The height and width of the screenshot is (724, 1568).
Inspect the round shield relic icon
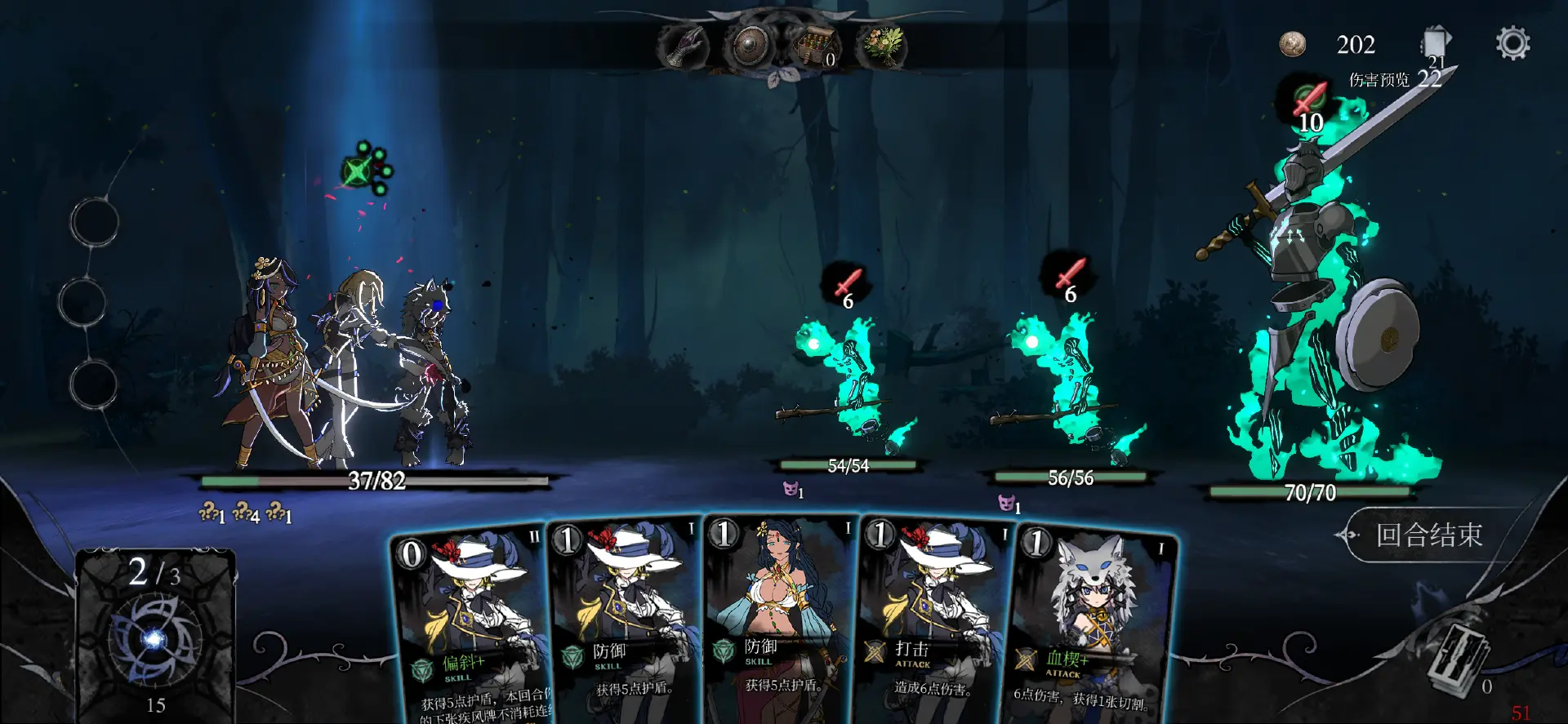[x=749, y=47]
